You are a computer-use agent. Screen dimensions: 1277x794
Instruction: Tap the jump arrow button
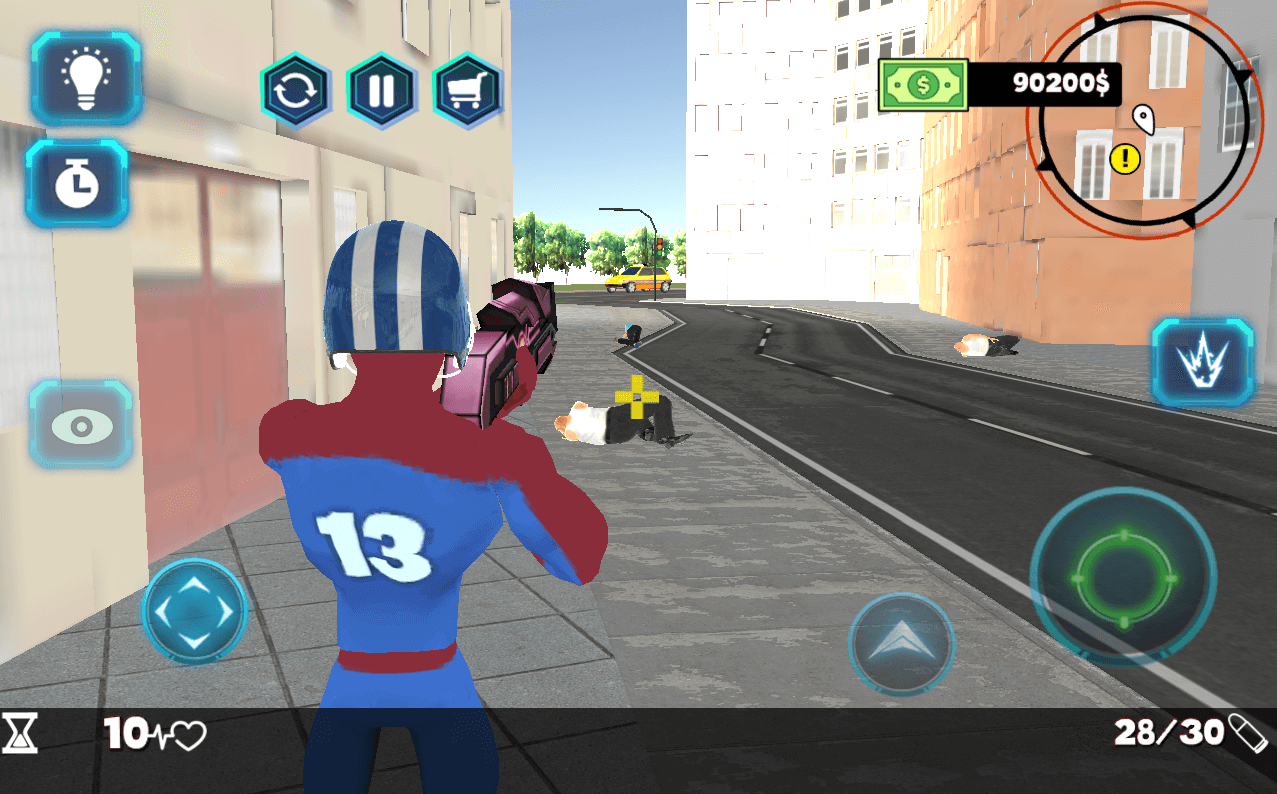[900, 642]
